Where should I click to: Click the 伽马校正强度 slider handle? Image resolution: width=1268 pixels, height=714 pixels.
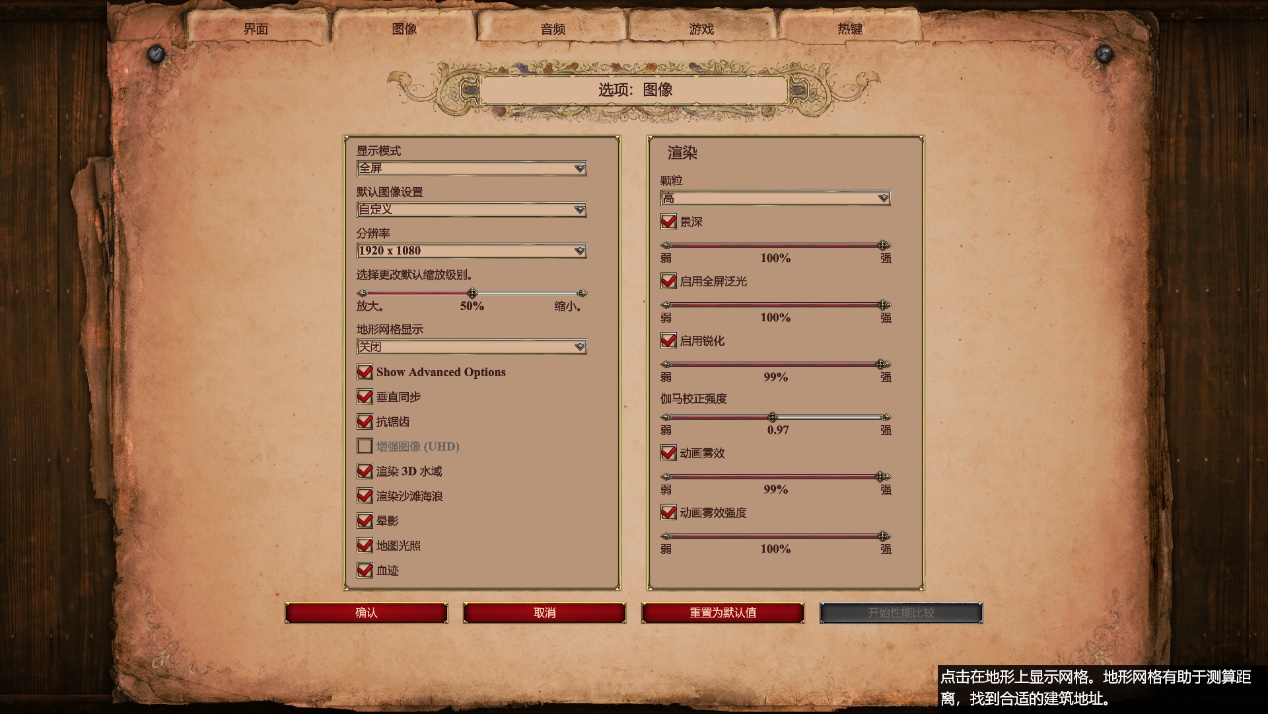tap(772, 417)
